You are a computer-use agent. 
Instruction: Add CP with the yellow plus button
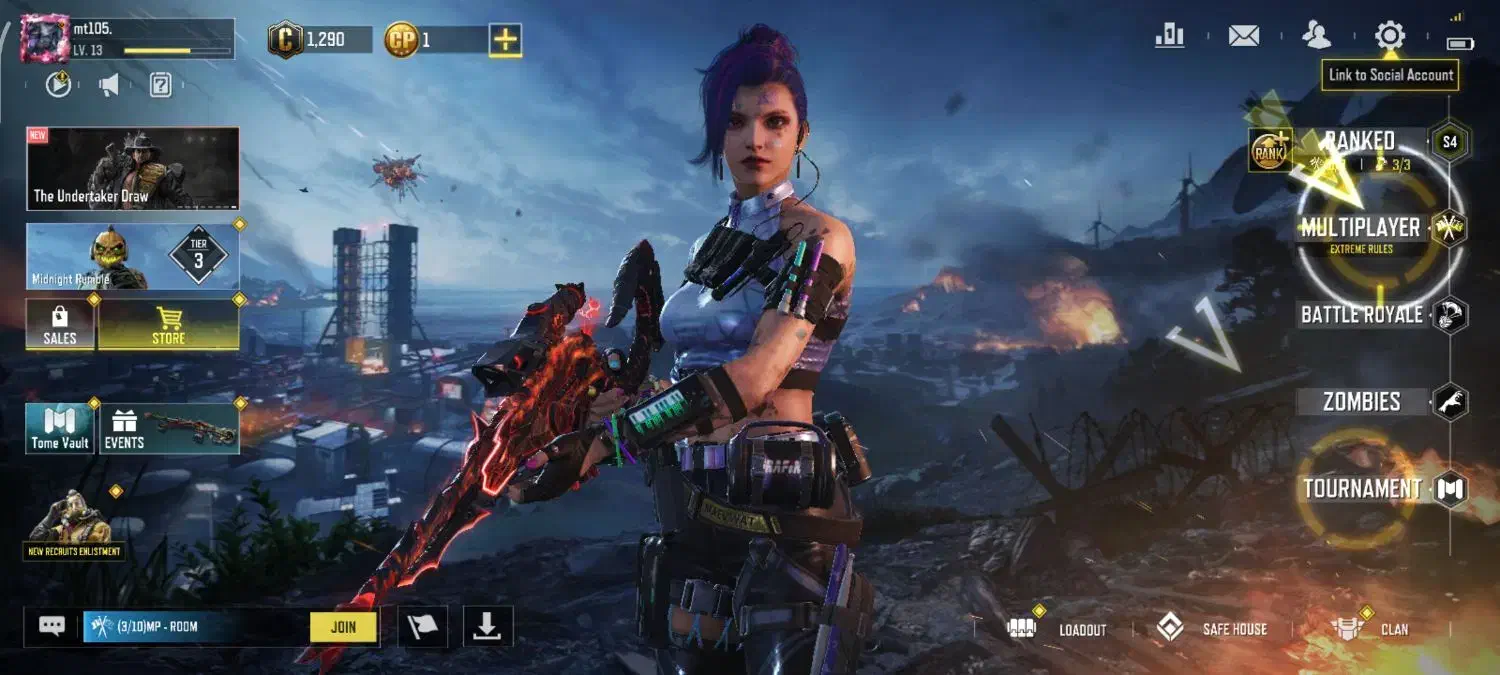pyautogui.click(x=505, y=40)
